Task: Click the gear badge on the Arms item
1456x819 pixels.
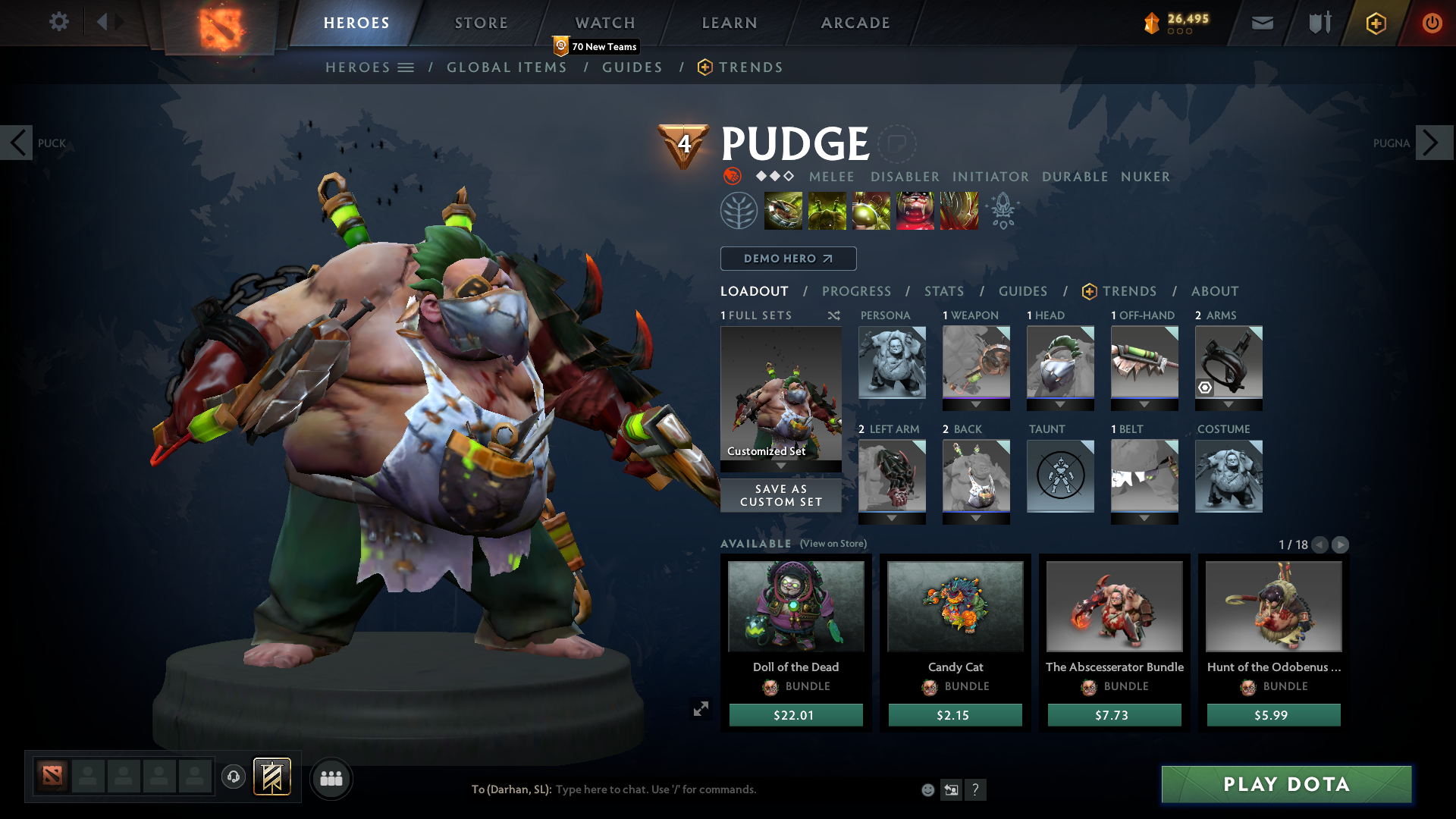Action: 1206,388
